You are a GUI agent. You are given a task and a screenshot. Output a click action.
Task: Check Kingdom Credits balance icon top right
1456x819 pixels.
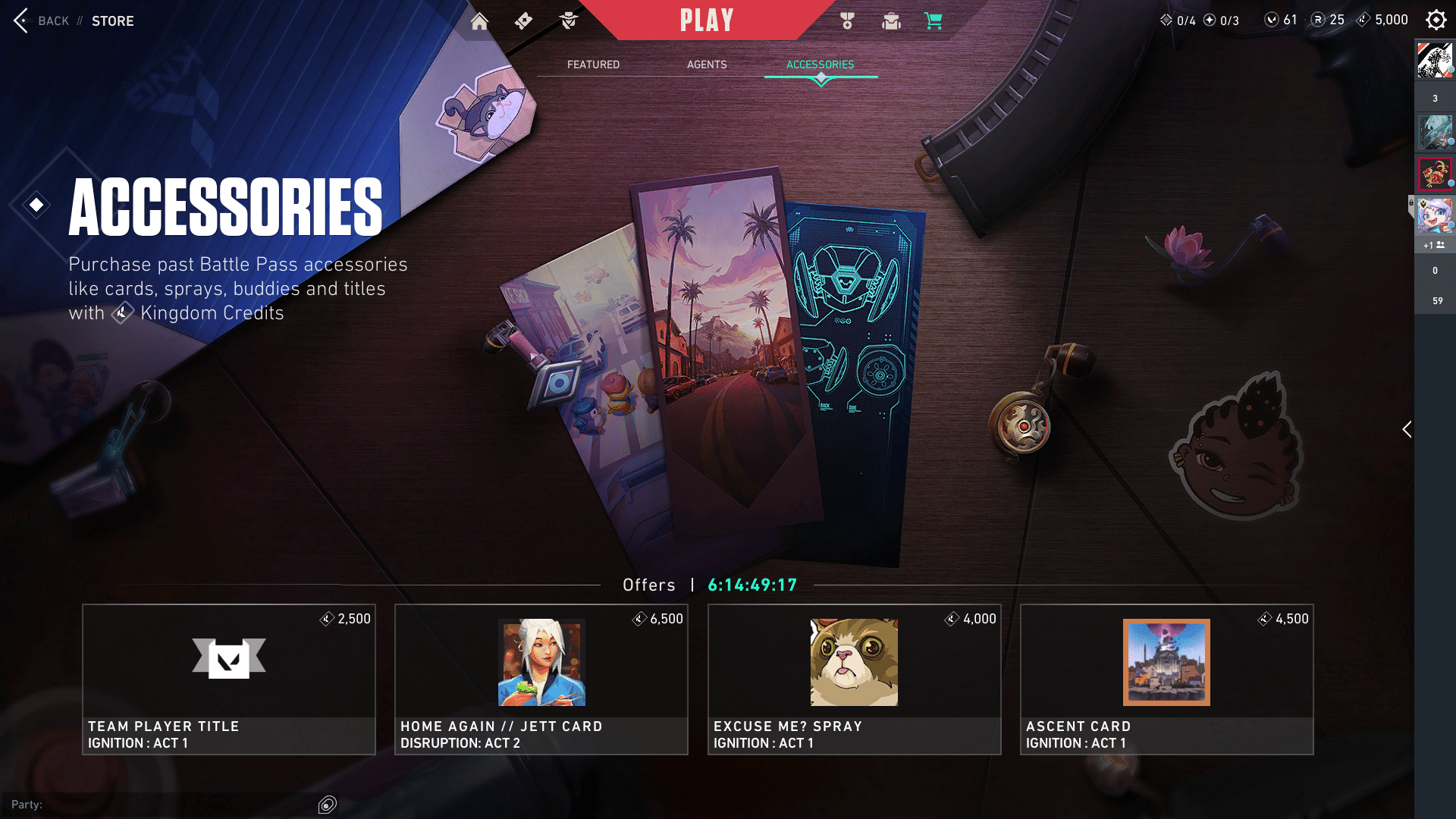tap(1365, 20)
